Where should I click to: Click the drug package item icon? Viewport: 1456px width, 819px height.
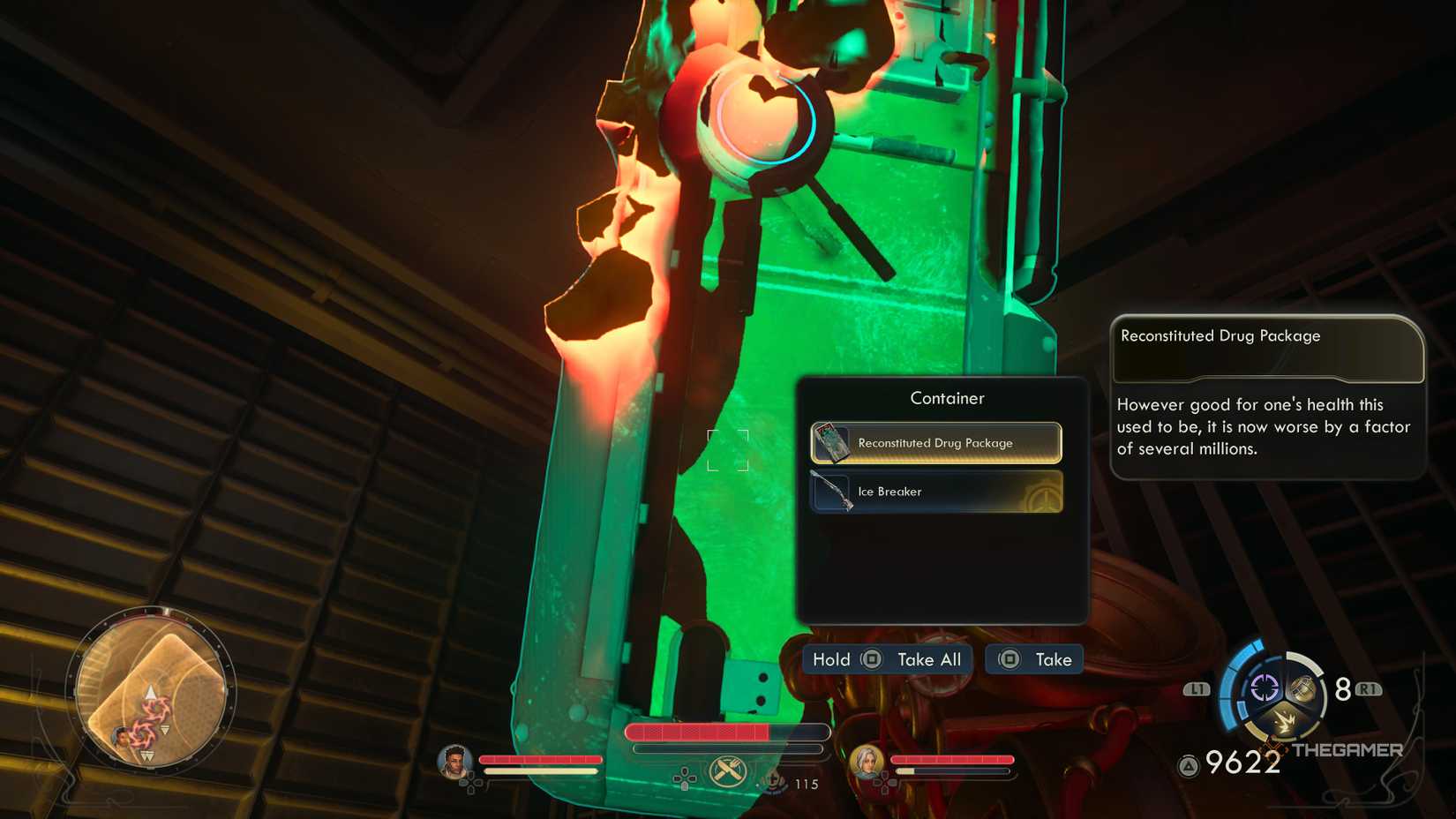[x=833, y=442]
